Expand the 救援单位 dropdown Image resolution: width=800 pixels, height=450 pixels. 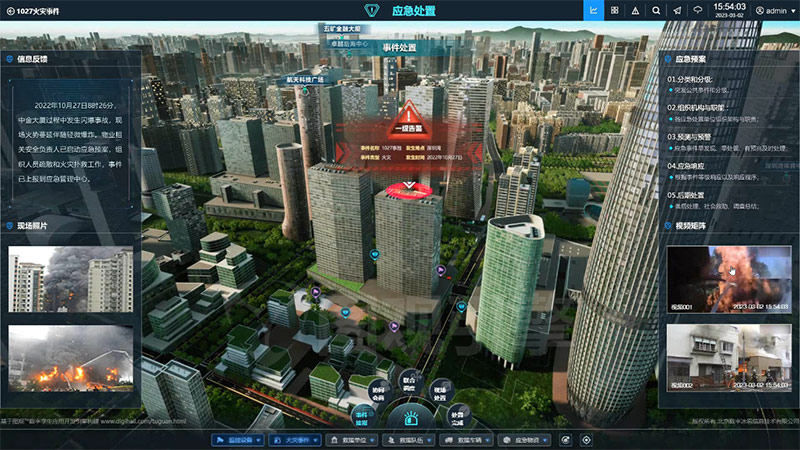pyautogui.click(x=355, y=440)
